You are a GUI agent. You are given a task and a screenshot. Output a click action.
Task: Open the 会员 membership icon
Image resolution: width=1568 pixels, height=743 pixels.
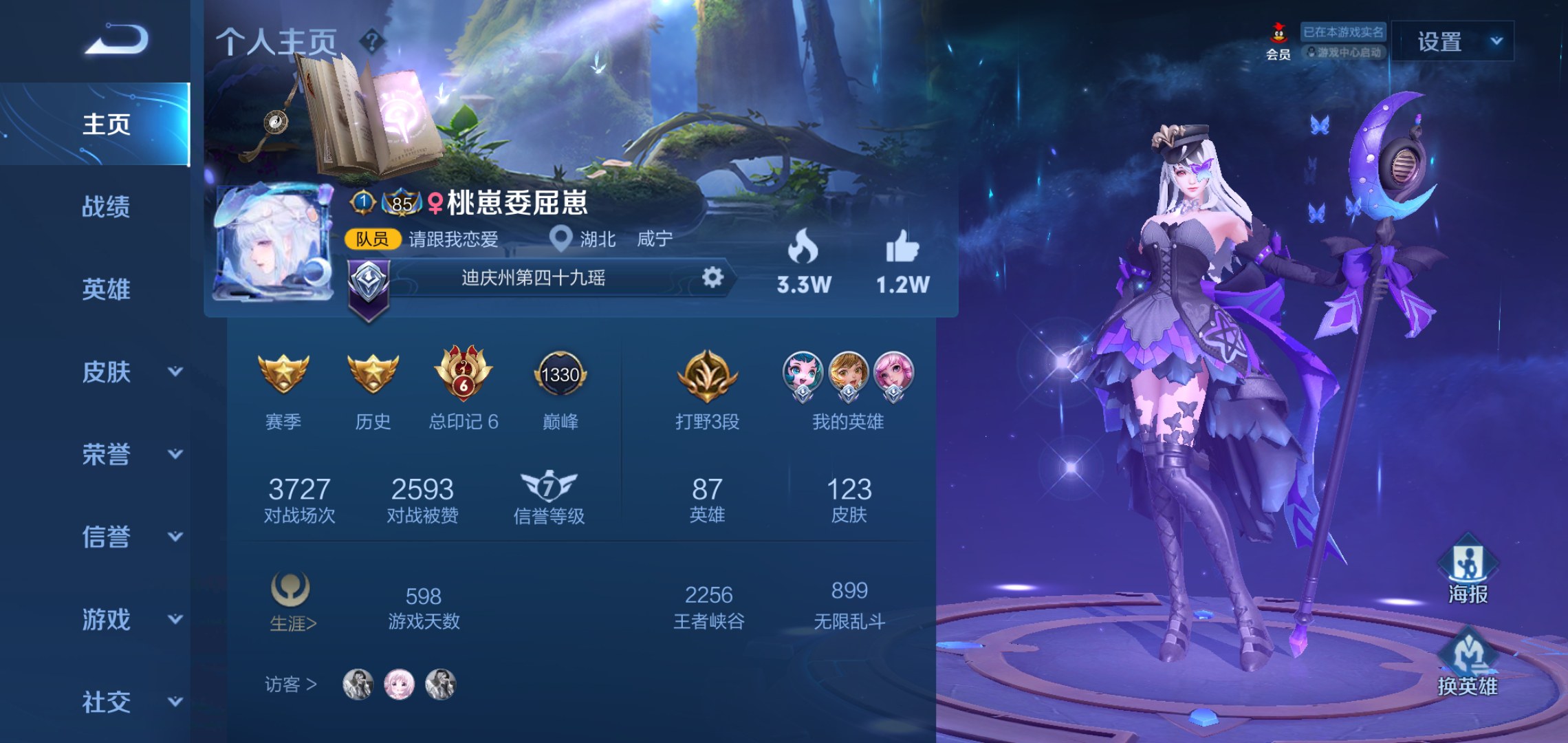pos(1278,41)
